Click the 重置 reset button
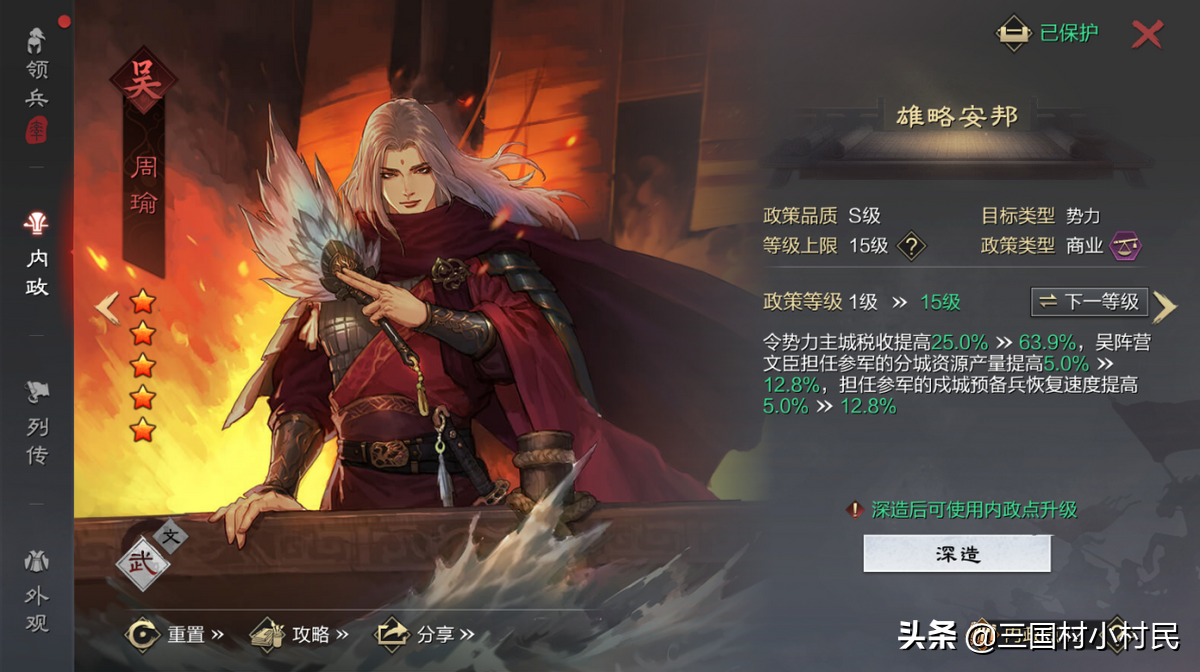 pos(175,634)
